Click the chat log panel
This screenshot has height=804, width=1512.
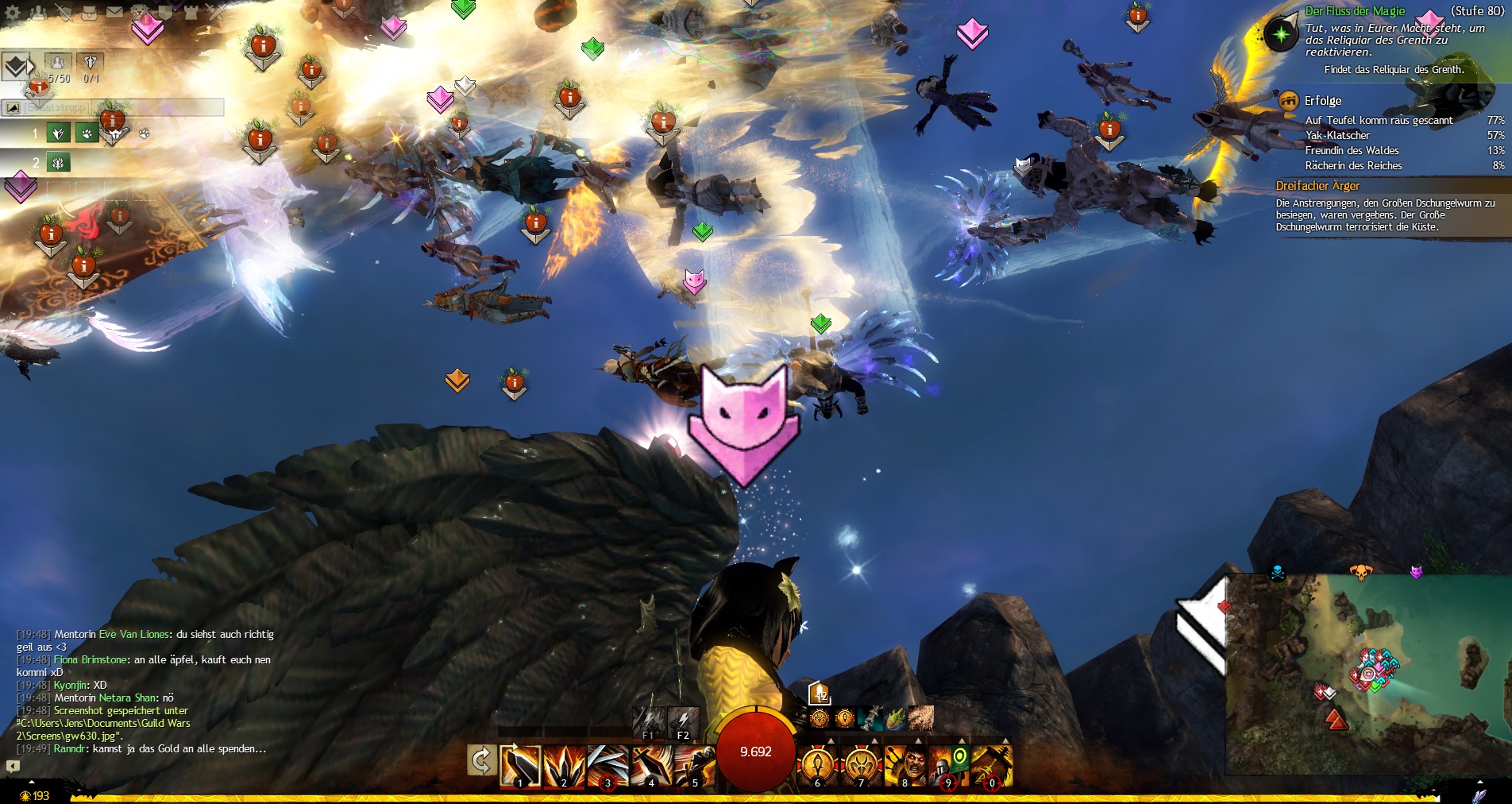(x=143, y=691)
